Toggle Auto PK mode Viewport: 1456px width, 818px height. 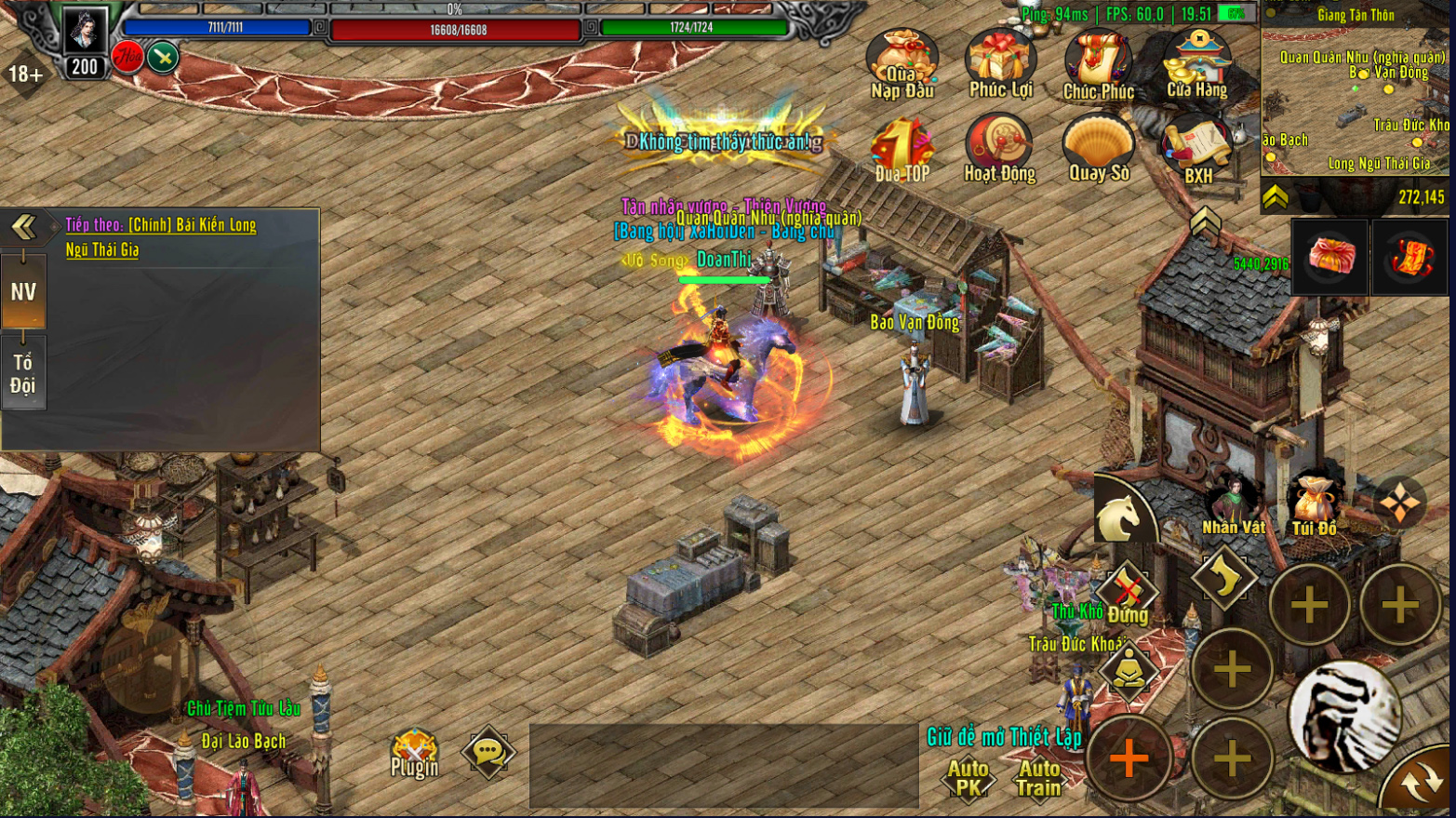pos(968,777)
